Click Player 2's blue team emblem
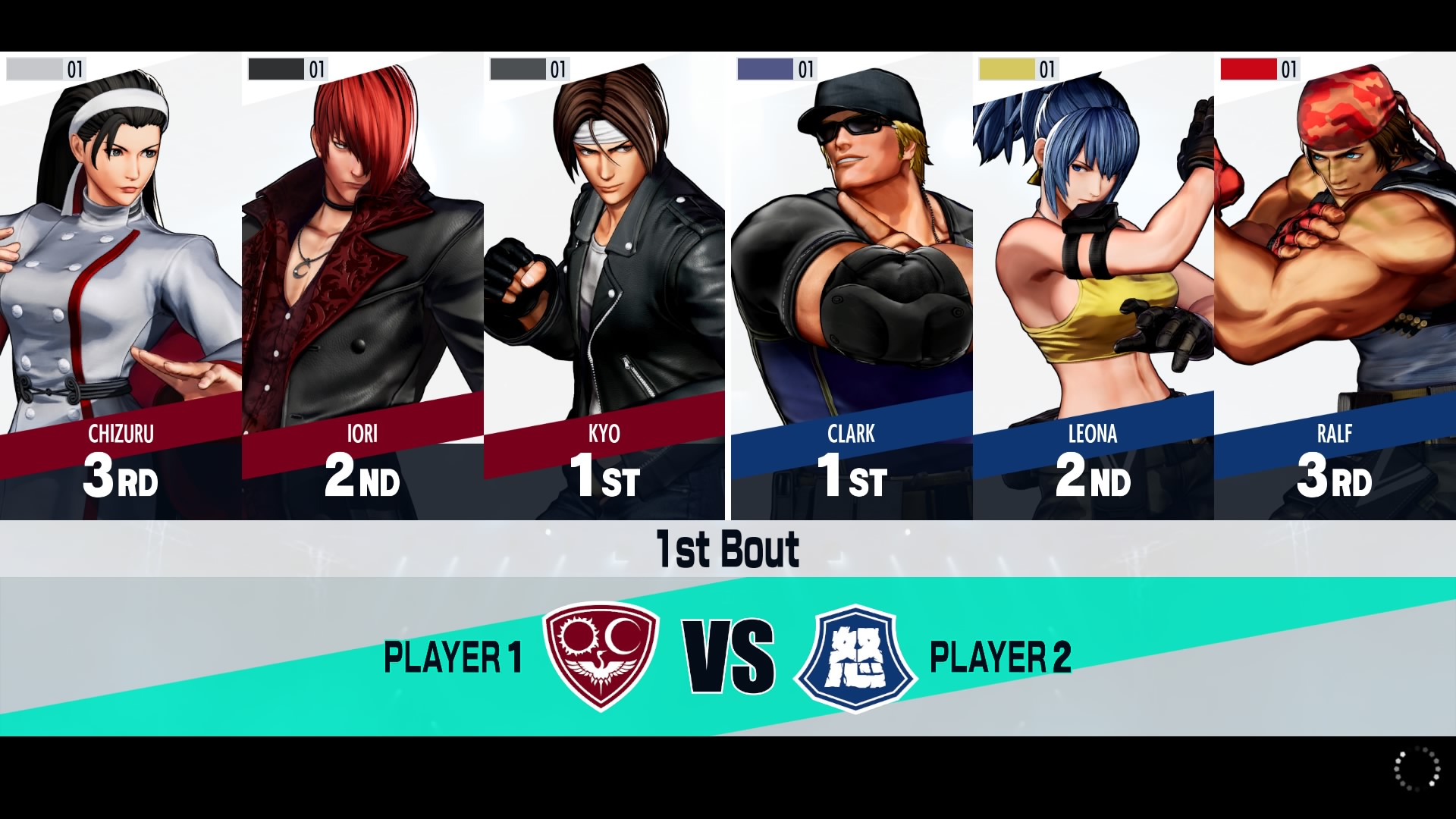 [x=856, y=657]
